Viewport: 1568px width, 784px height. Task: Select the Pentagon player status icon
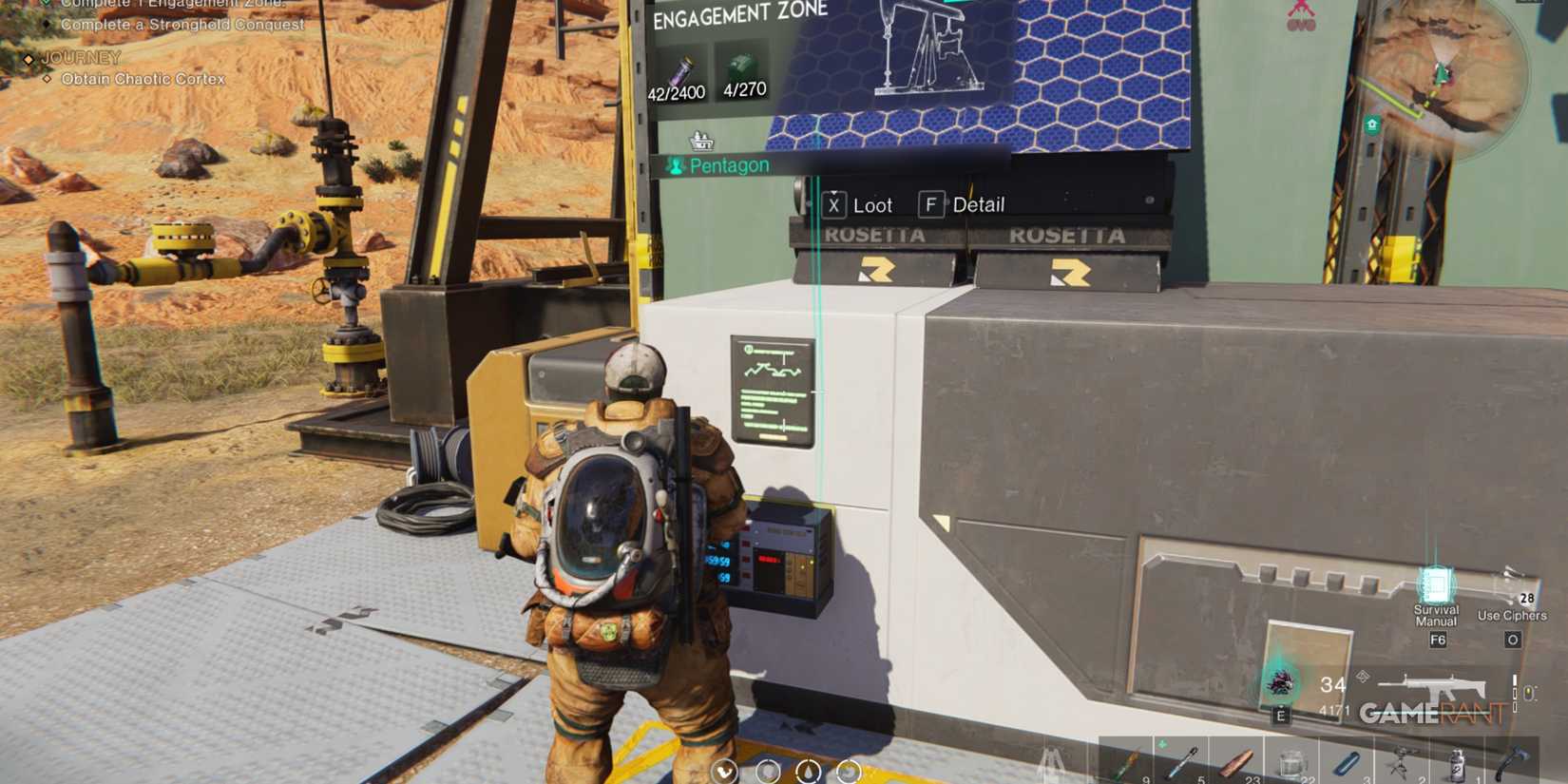pyautogui.click(x=676, y=163)
